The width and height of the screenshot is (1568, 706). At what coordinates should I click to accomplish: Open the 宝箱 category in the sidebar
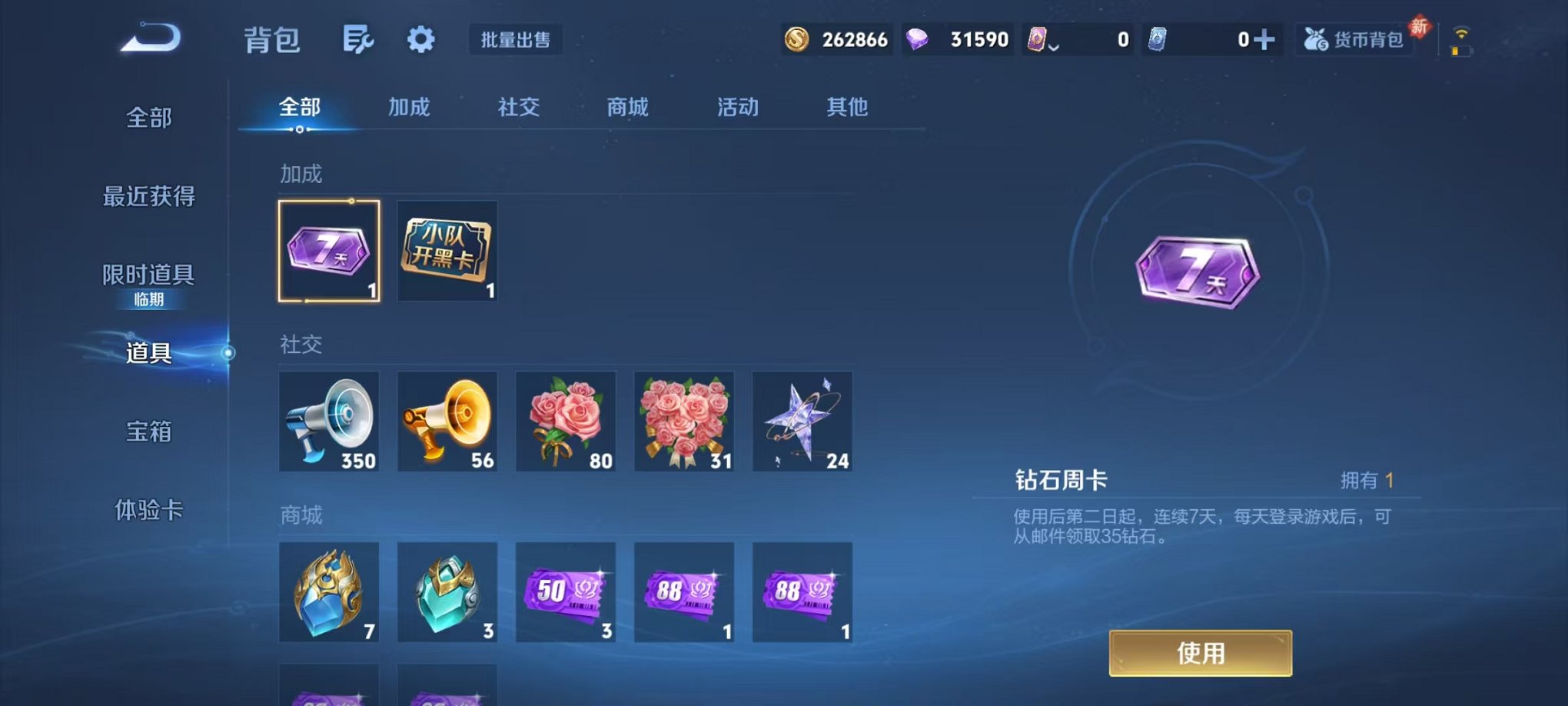(x=148, y=433)
